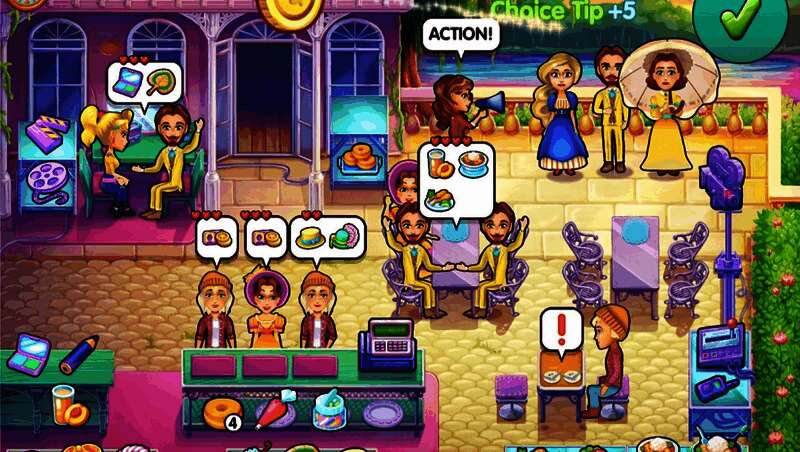
Task: Grab the glass of peach juice
Action: coord(67,404)
